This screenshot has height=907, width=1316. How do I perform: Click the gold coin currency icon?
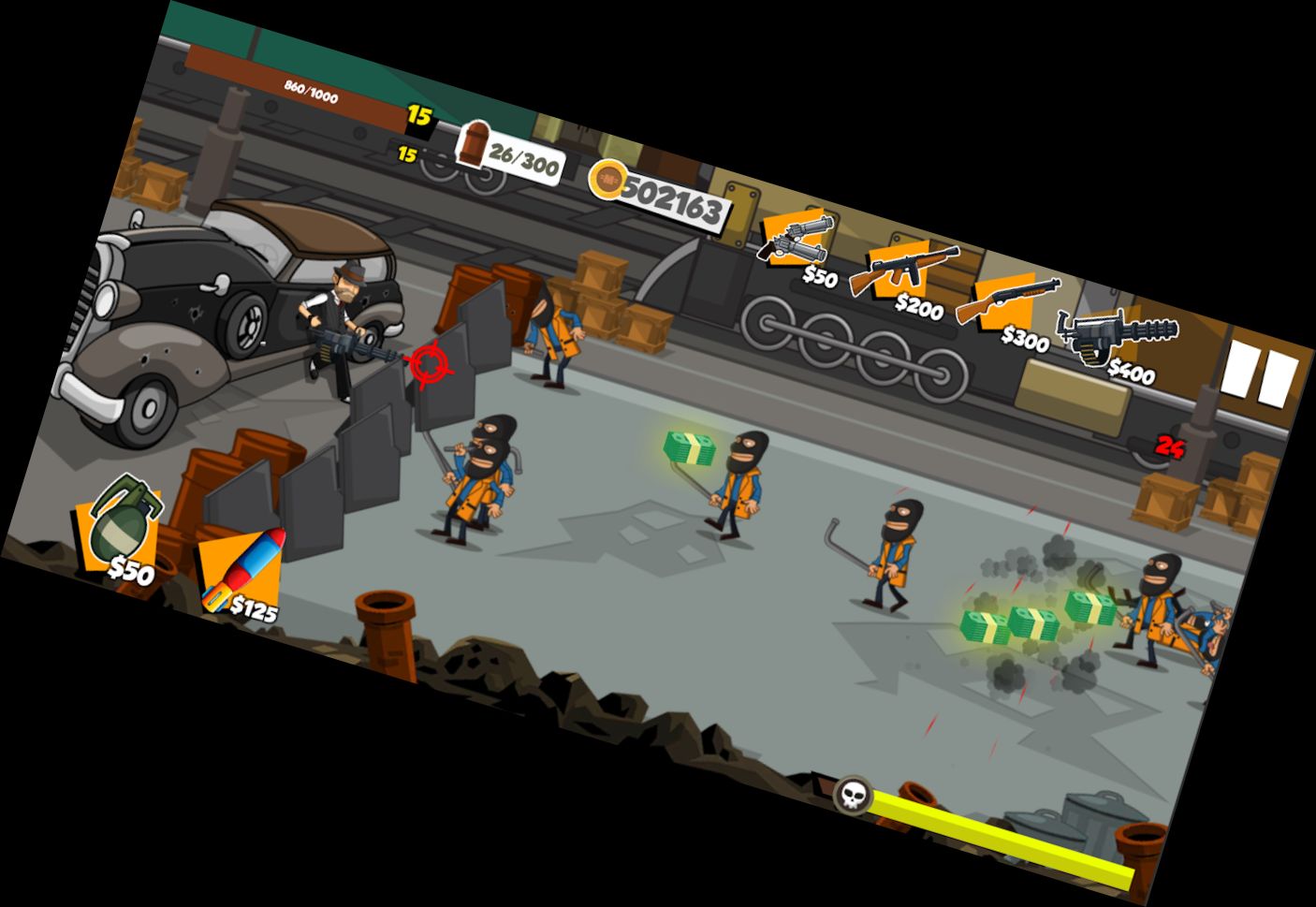(x=609, y=180)
